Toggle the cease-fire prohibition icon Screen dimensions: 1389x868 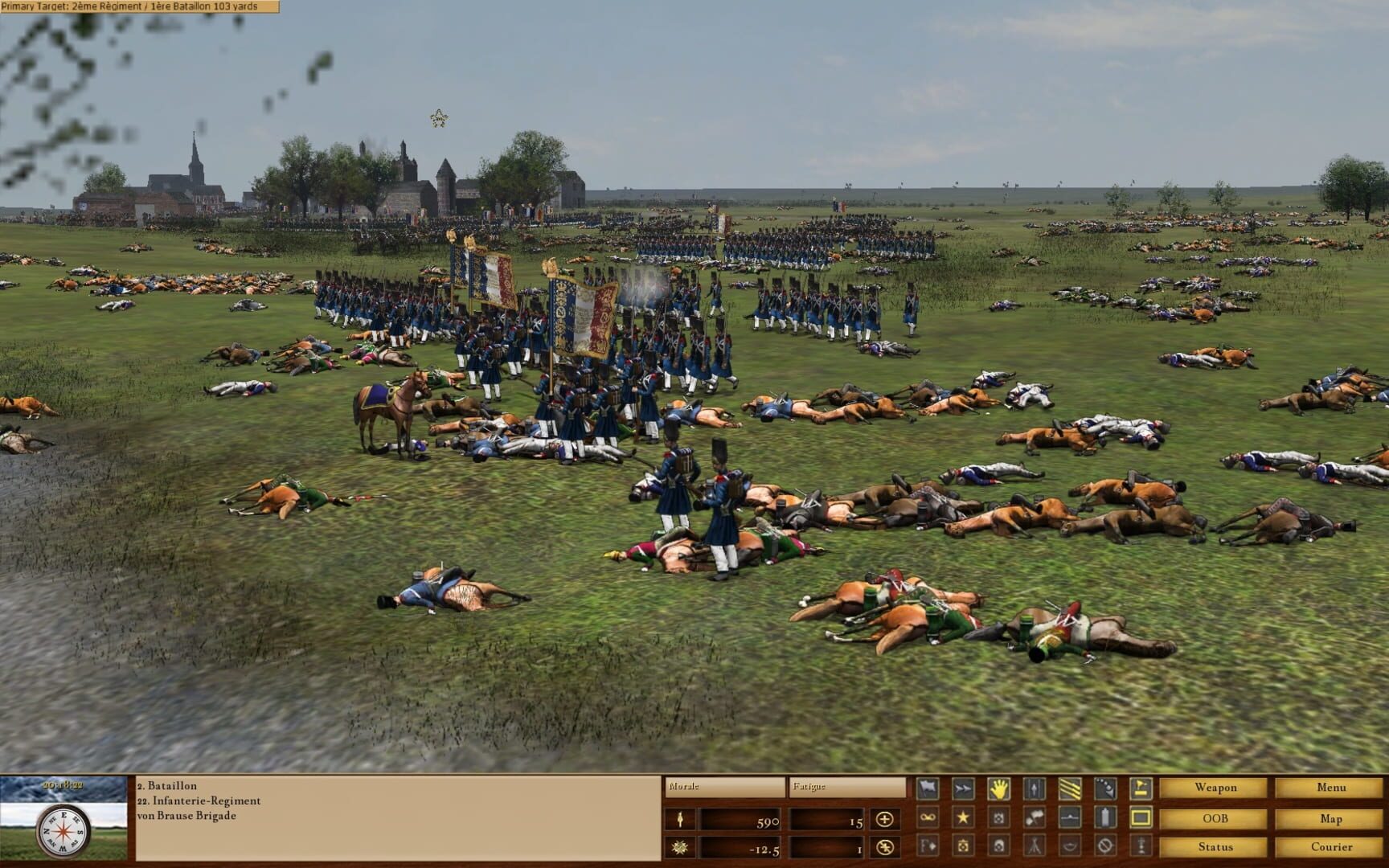pos(1104,847)
